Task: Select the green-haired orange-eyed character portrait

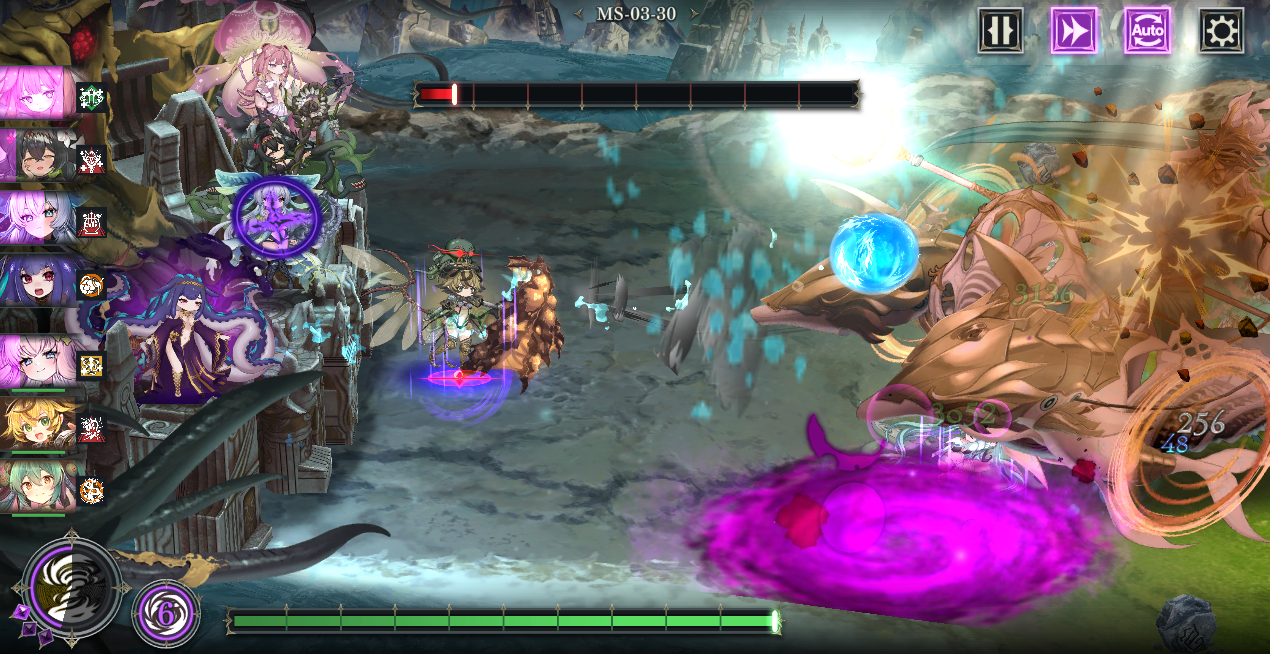Action: tap(38, 487)
